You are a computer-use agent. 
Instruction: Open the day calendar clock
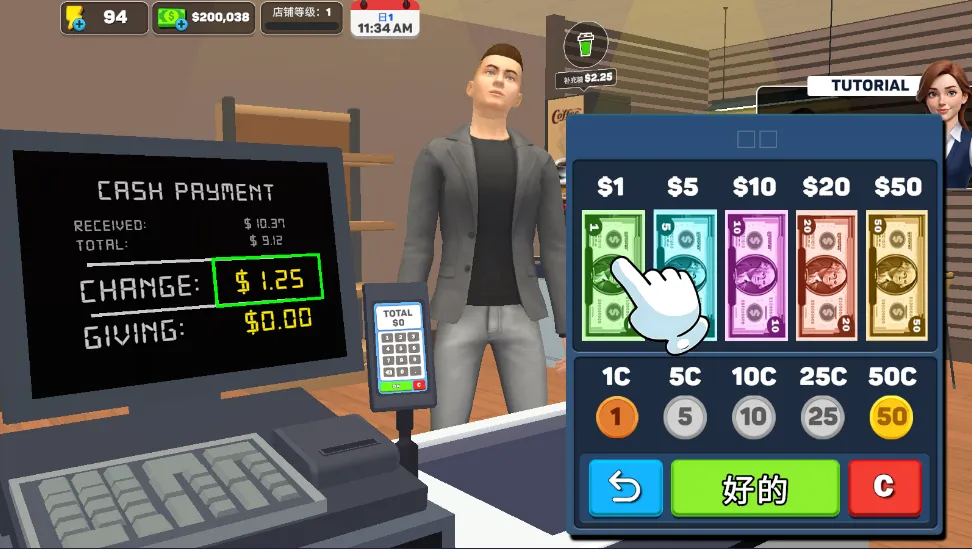click(x=384, y=20)
